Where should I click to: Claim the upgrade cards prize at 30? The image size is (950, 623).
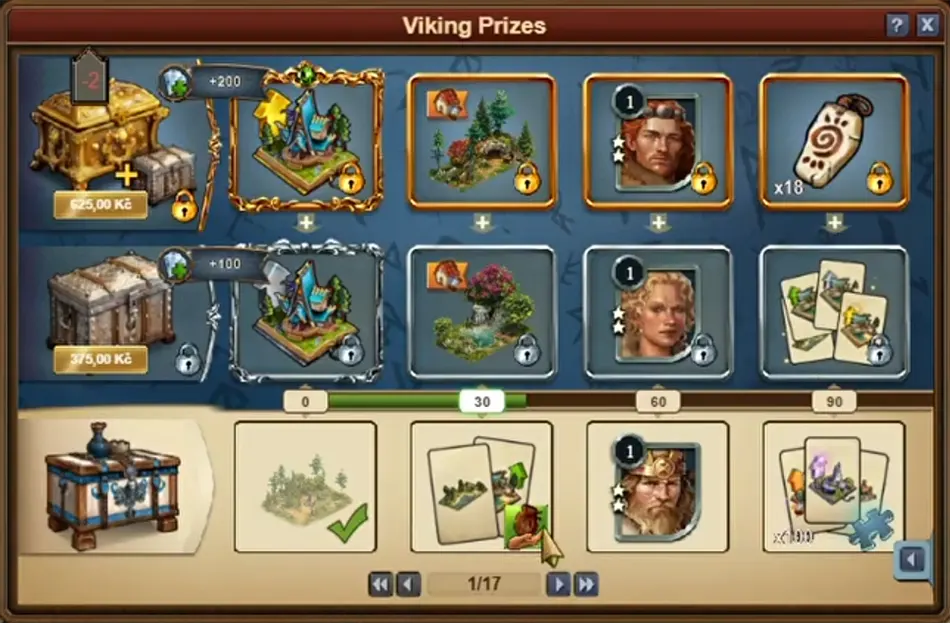click(482, 487)
